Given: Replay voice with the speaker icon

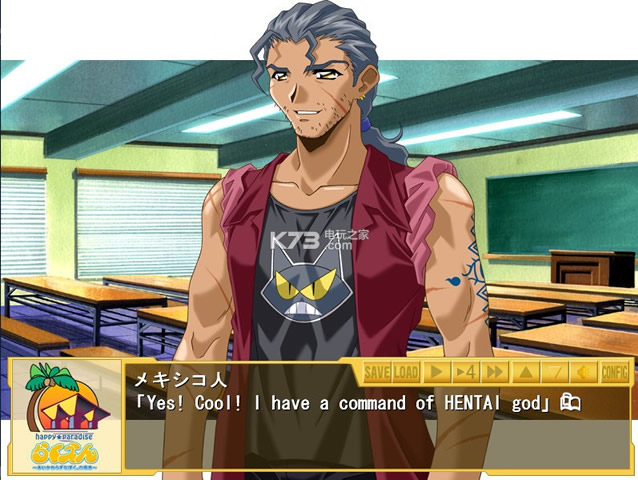Looking at the screenshot, I should (585, 373).
